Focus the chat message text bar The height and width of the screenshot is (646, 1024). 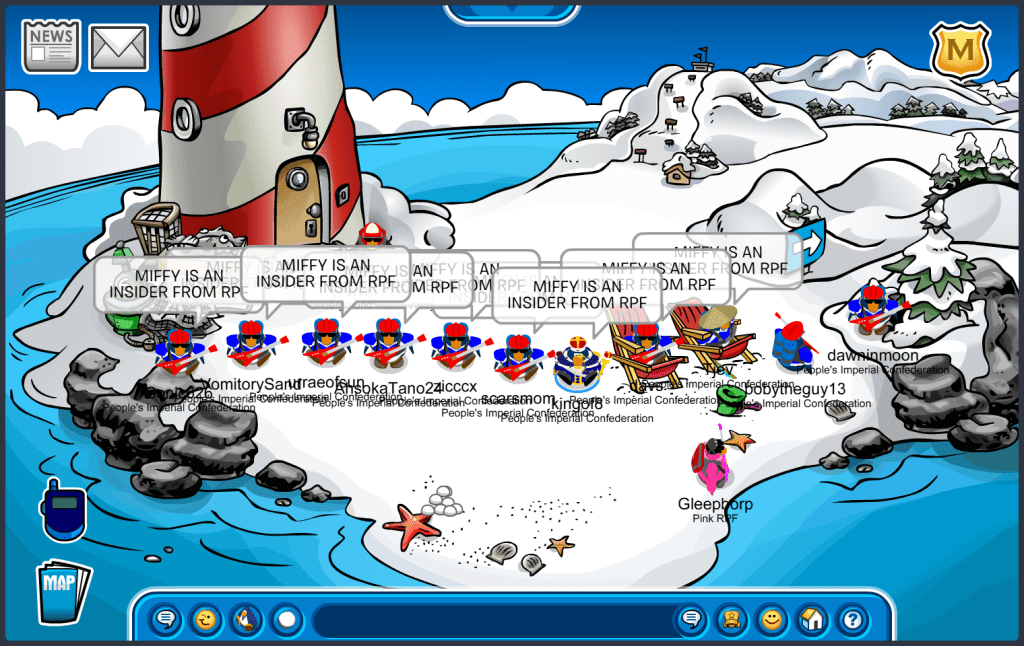click(x=490, y=620)
